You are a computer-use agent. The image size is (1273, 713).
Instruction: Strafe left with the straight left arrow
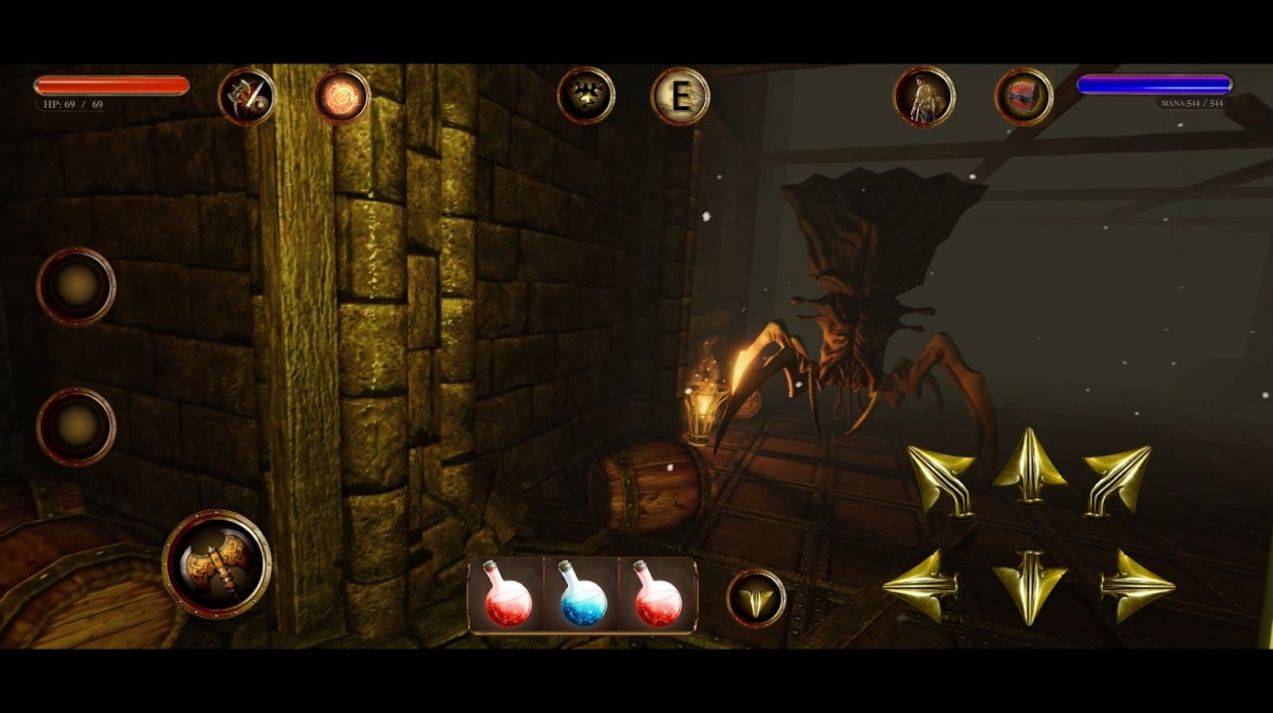coord(921,586)
